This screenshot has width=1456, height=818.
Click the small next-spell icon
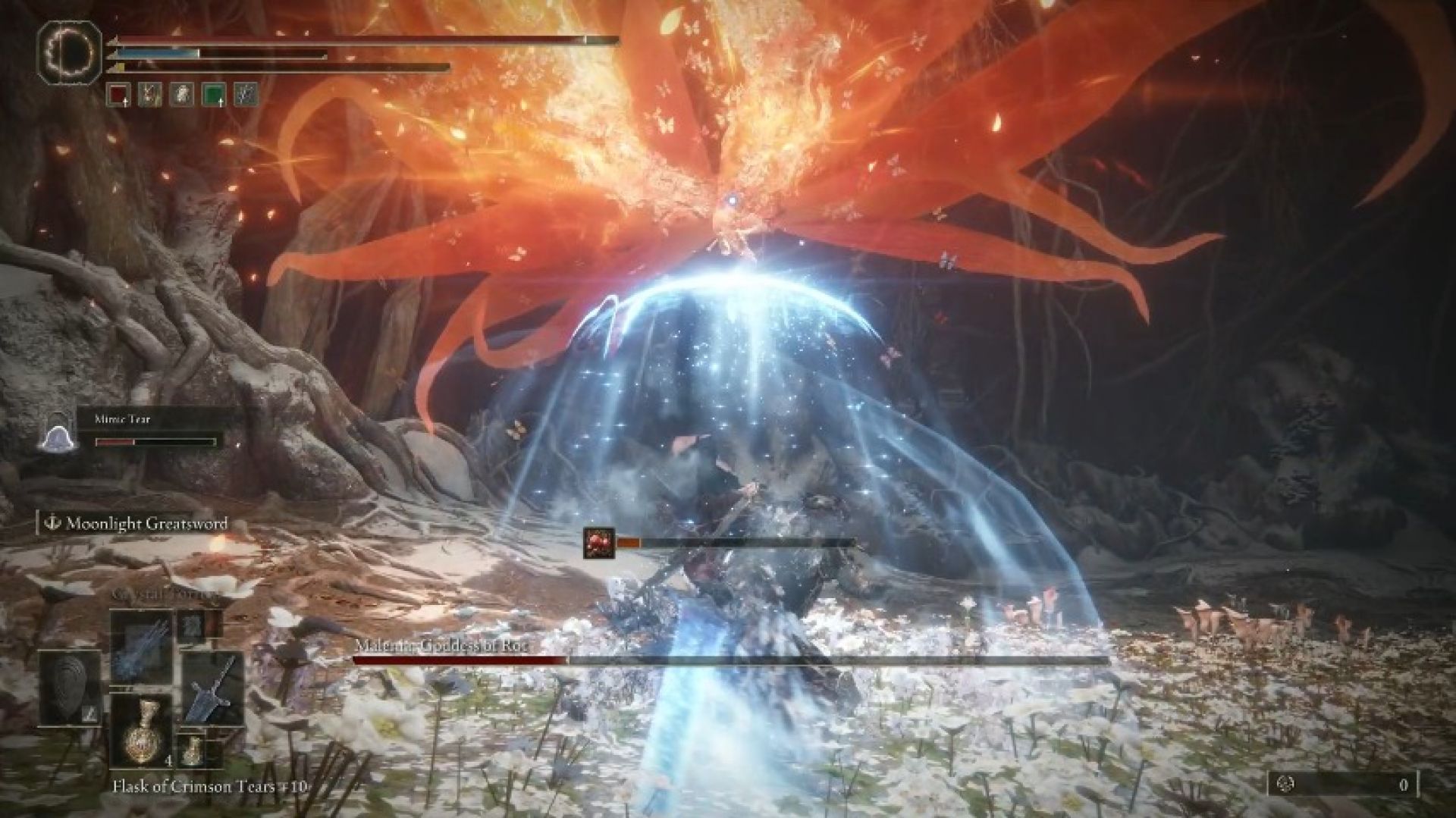tap(189, 624)
